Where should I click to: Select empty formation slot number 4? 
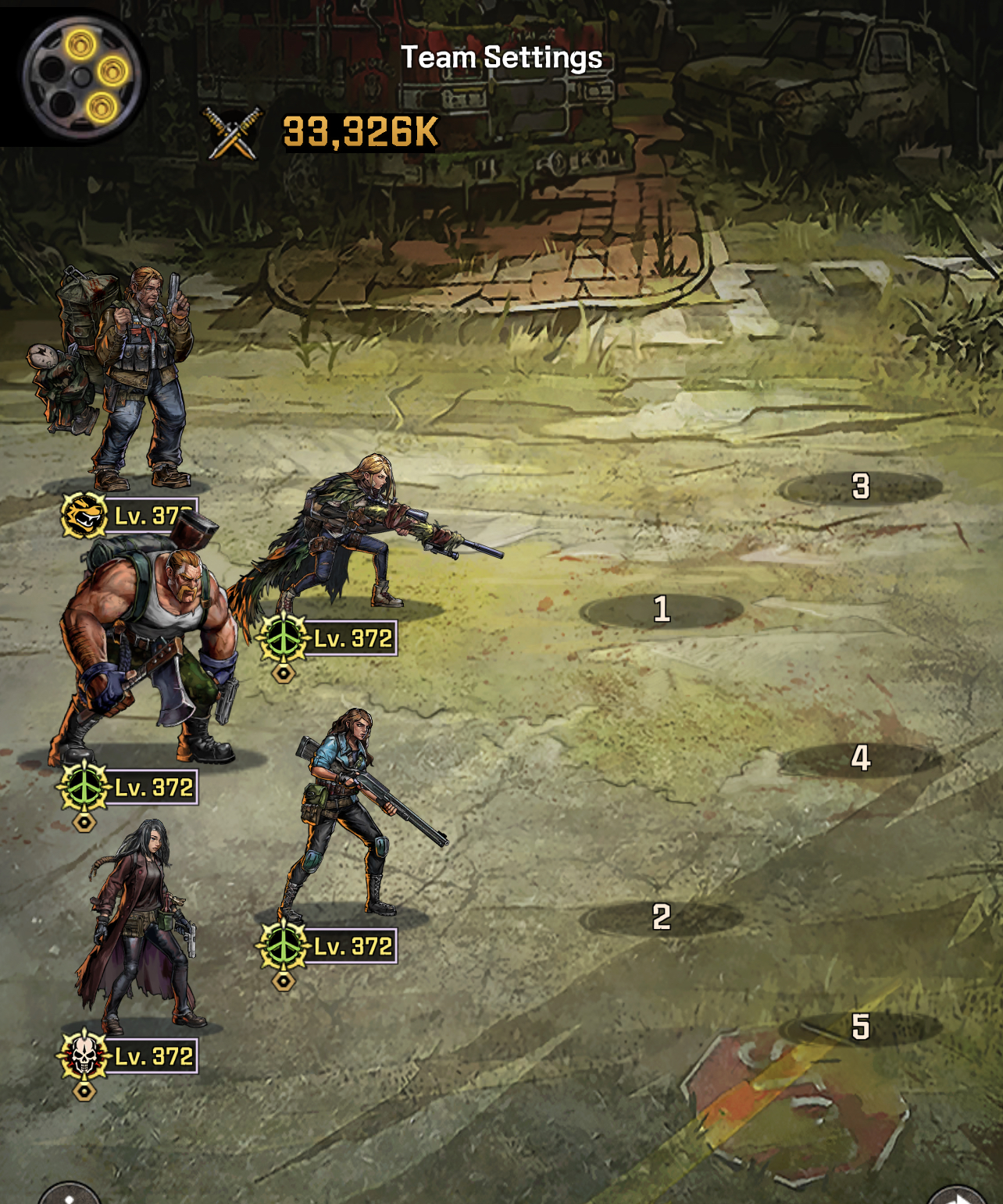[860, 758]
